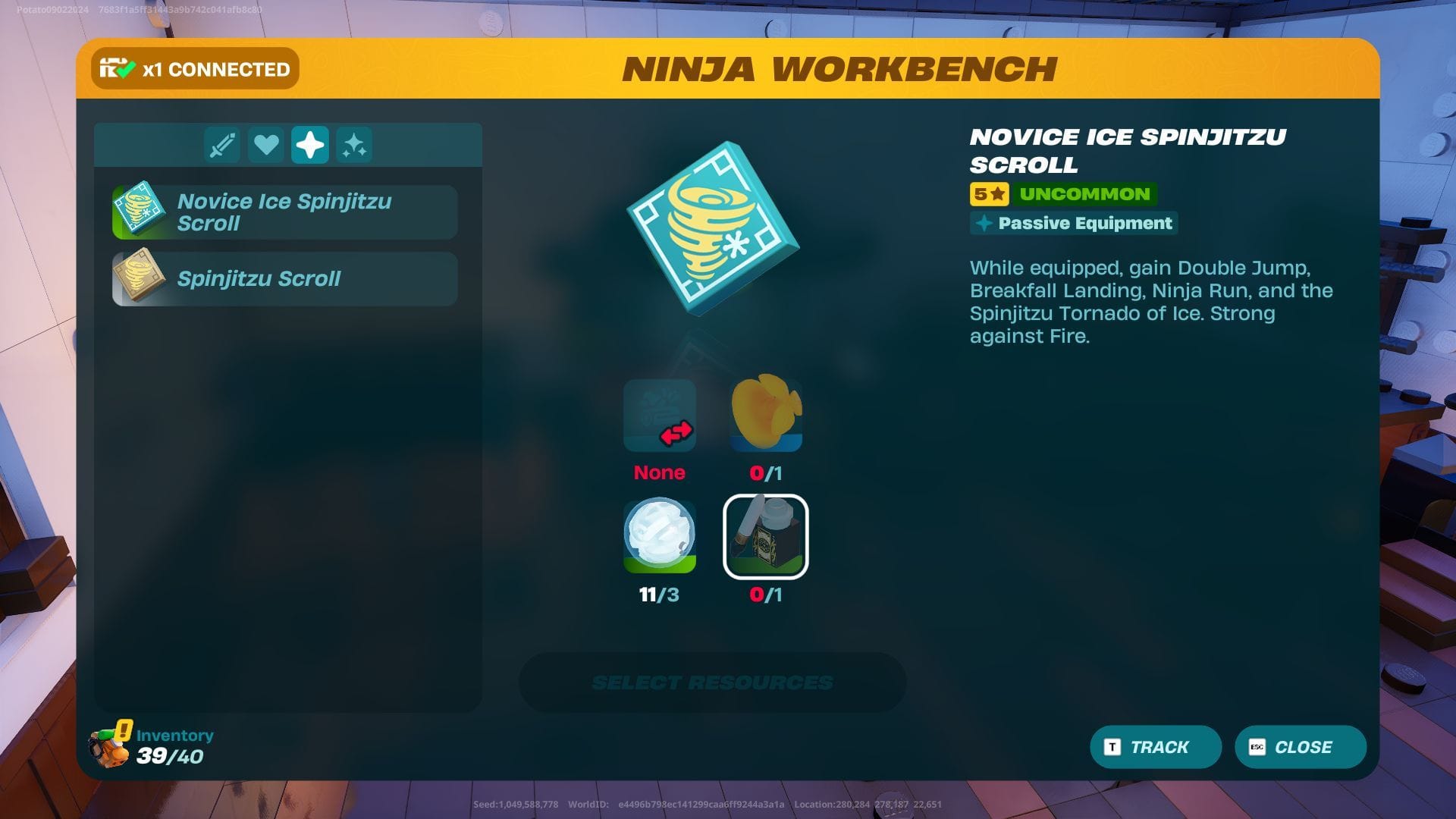The image size is (1456, 819).
Task: Select the yellow petal ingredient slot
Action: pos(766,414)
